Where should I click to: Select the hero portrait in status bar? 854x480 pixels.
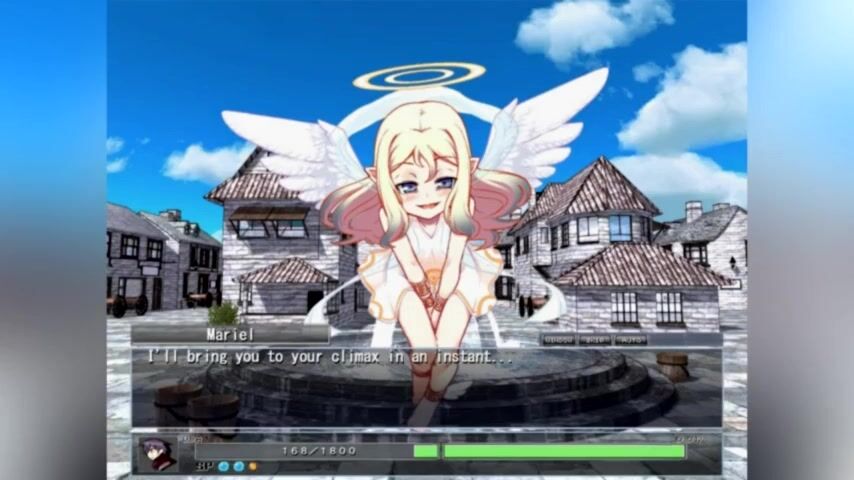click(155, 453)
